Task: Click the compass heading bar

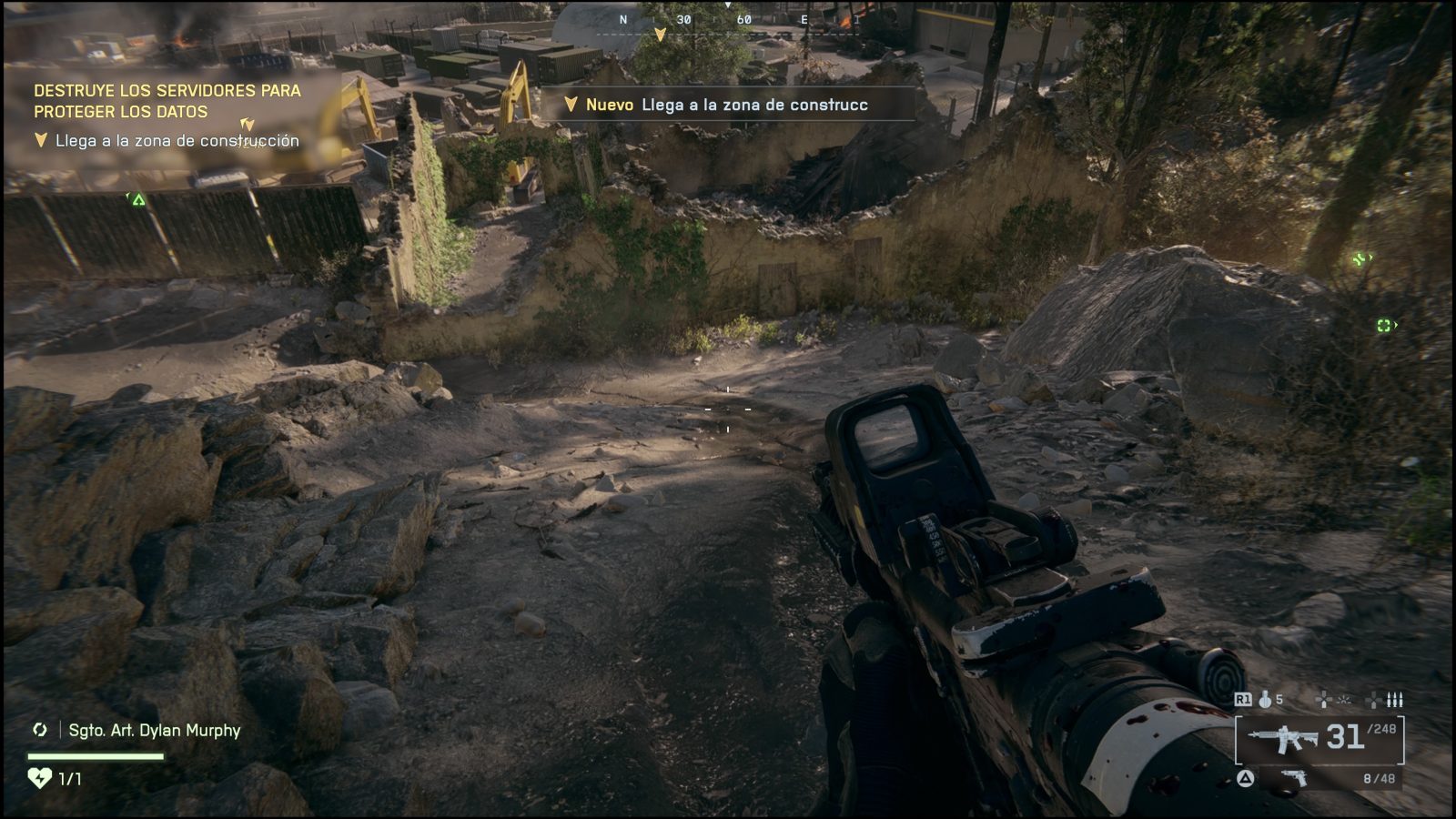Action: point(728,20)
